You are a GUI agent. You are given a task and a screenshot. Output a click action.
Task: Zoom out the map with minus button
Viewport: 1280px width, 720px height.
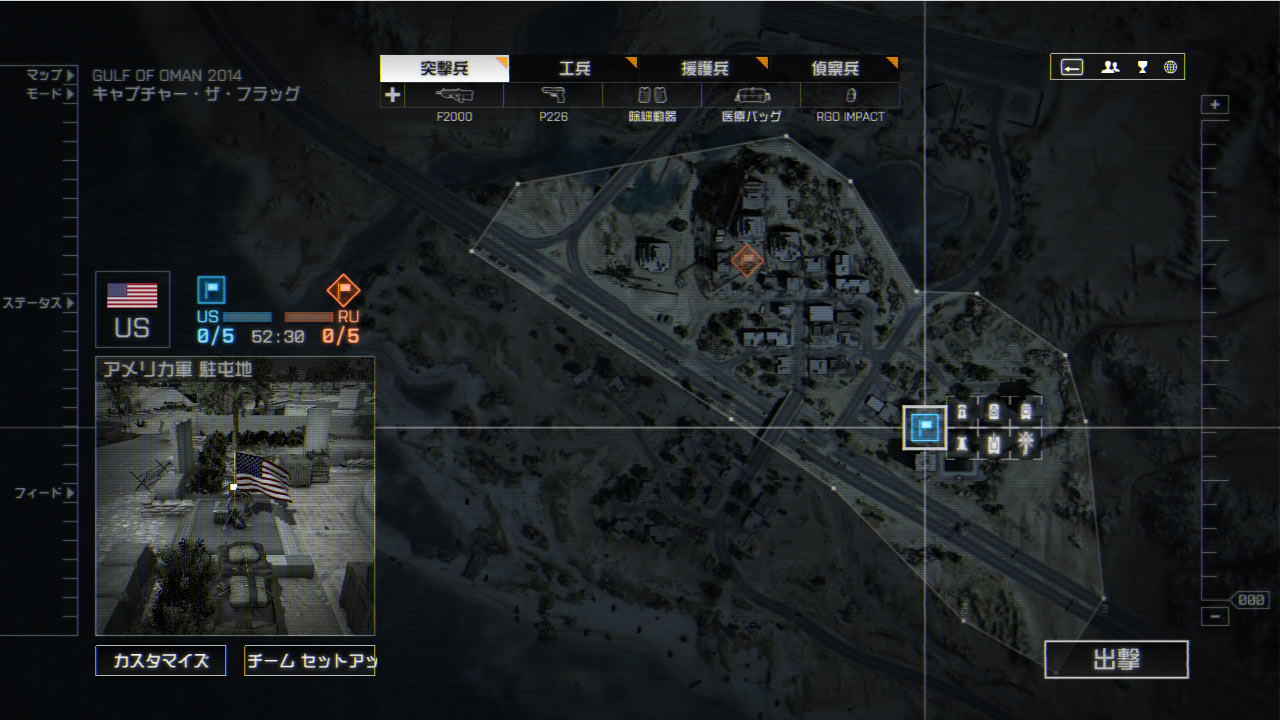tap(1215, 617)
